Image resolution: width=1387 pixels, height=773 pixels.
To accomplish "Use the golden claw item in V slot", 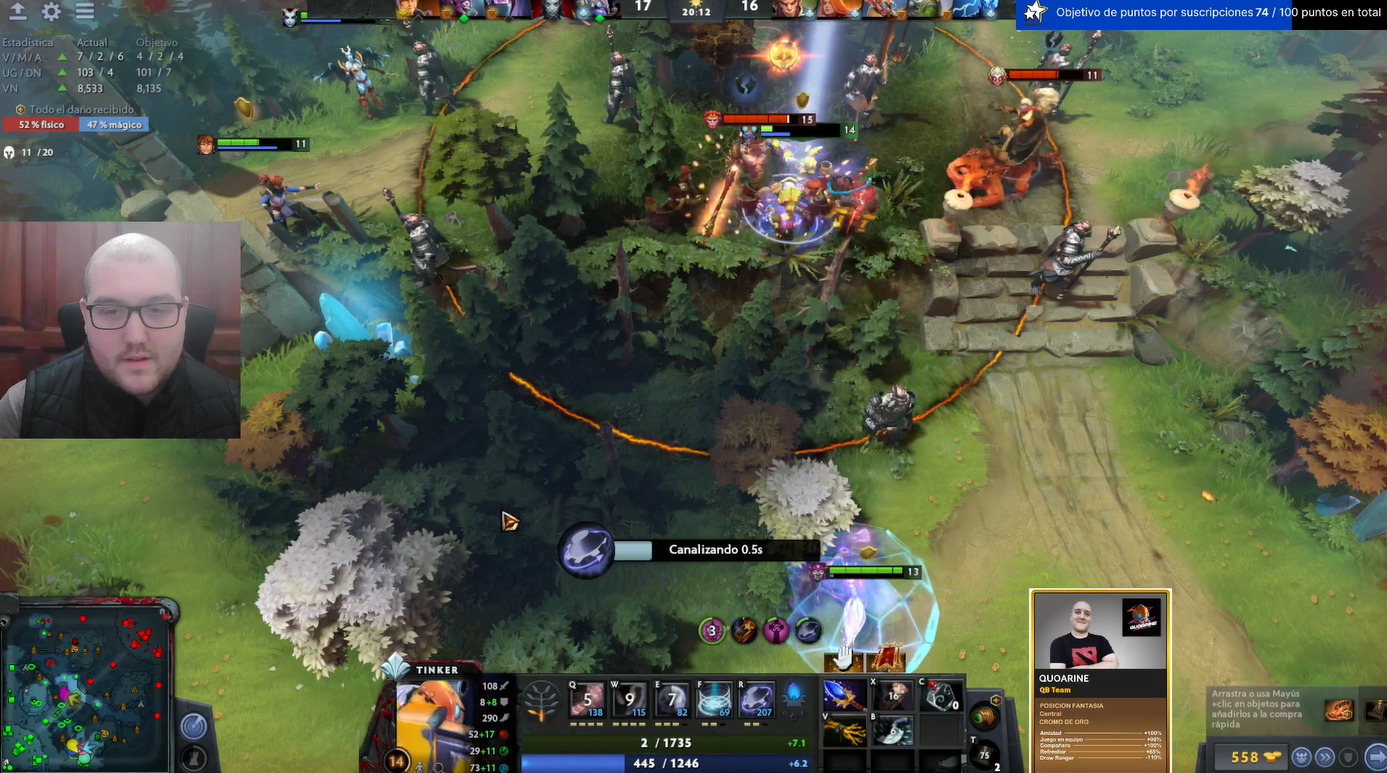I will pos(844,732).
